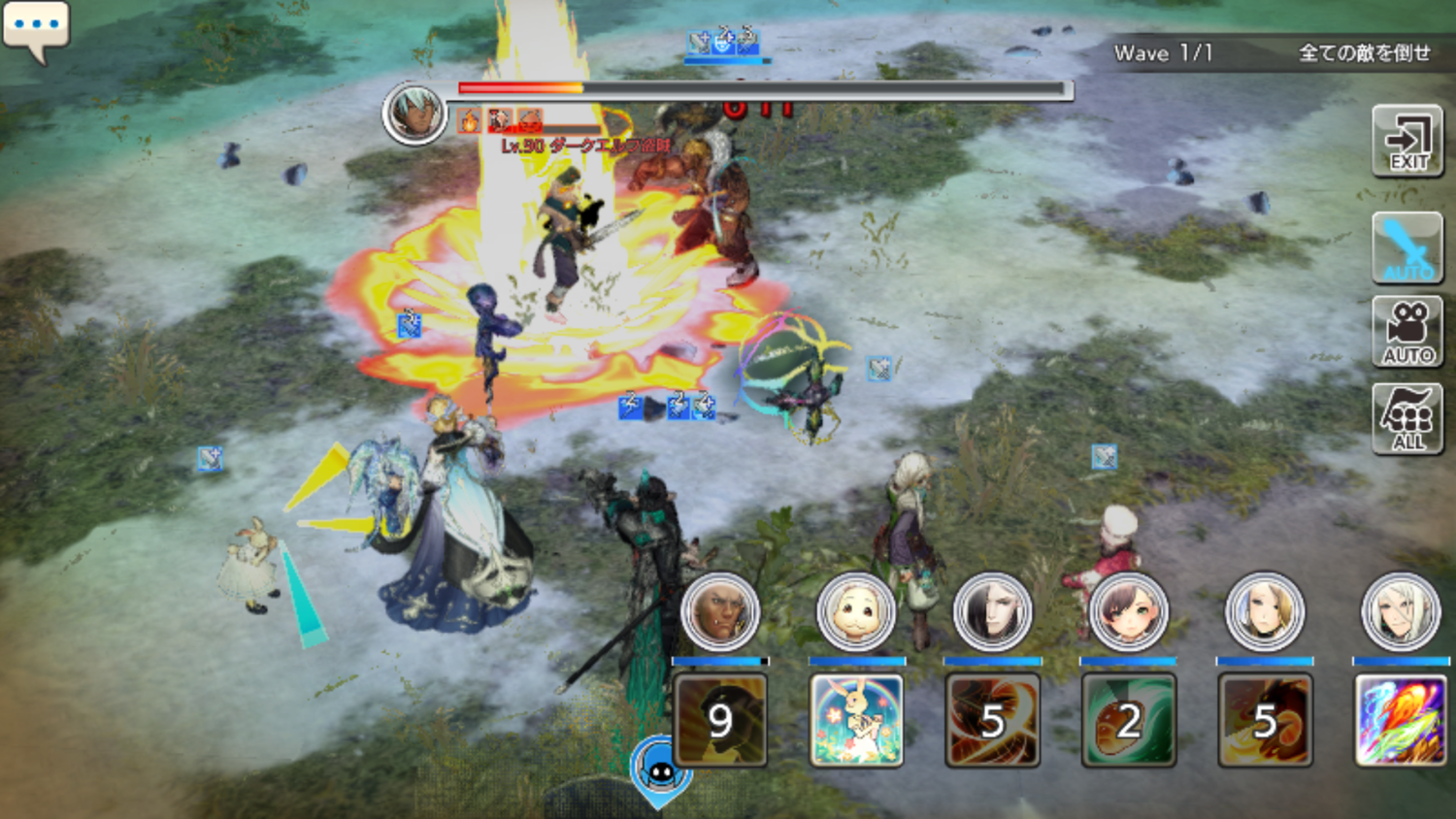Tap the orc silhouette skill on cooldown 9
The height and width of the screenshot is (819, 1456).
[x=720, y=720]
